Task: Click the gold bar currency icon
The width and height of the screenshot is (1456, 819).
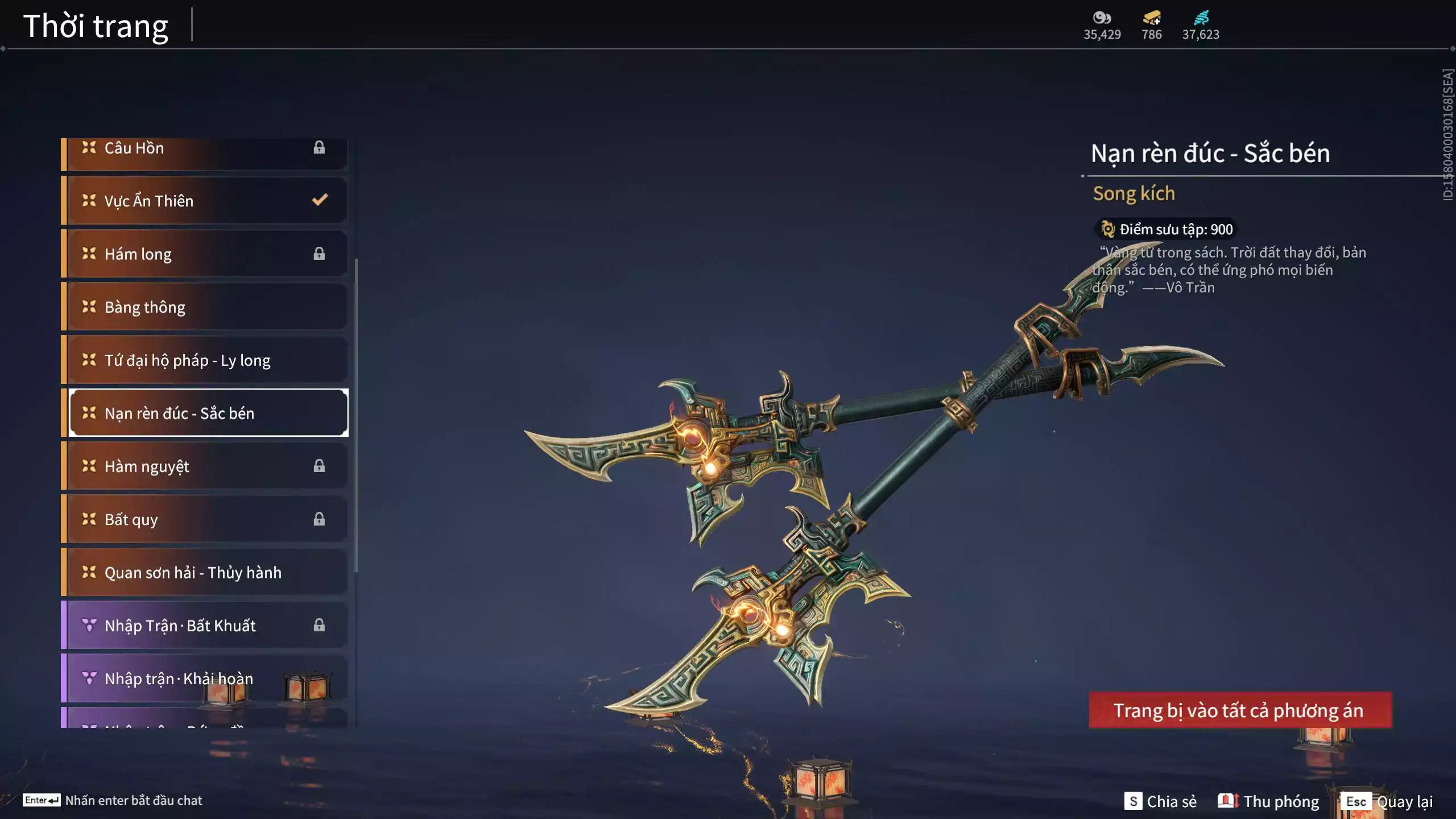Action: coord(1152,18)
